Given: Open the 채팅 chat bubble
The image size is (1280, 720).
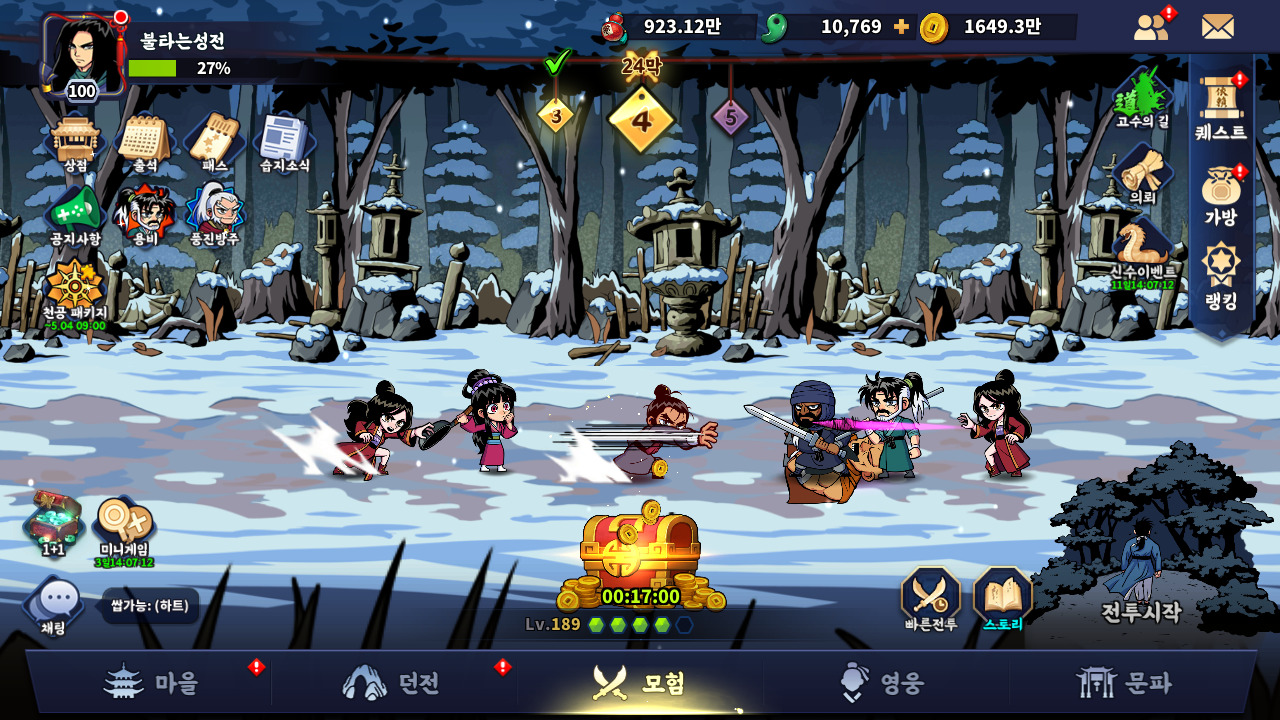Looking at the screenshot, I should click(x=57, y=605).
